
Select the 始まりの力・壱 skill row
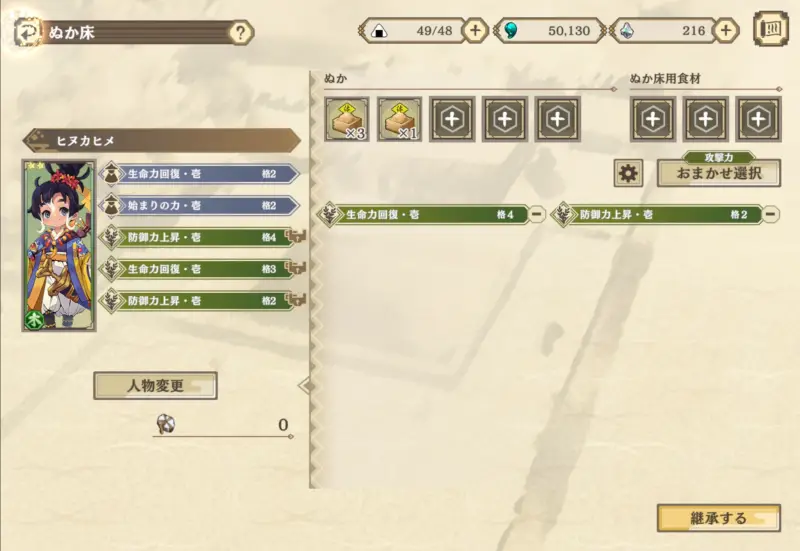coord(200,205)
